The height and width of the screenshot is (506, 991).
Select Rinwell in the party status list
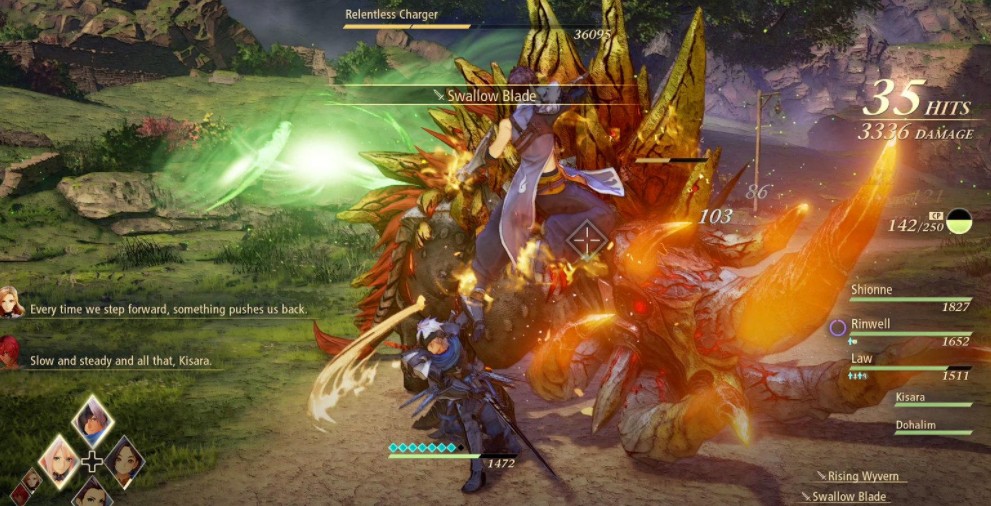coord(909,331)
